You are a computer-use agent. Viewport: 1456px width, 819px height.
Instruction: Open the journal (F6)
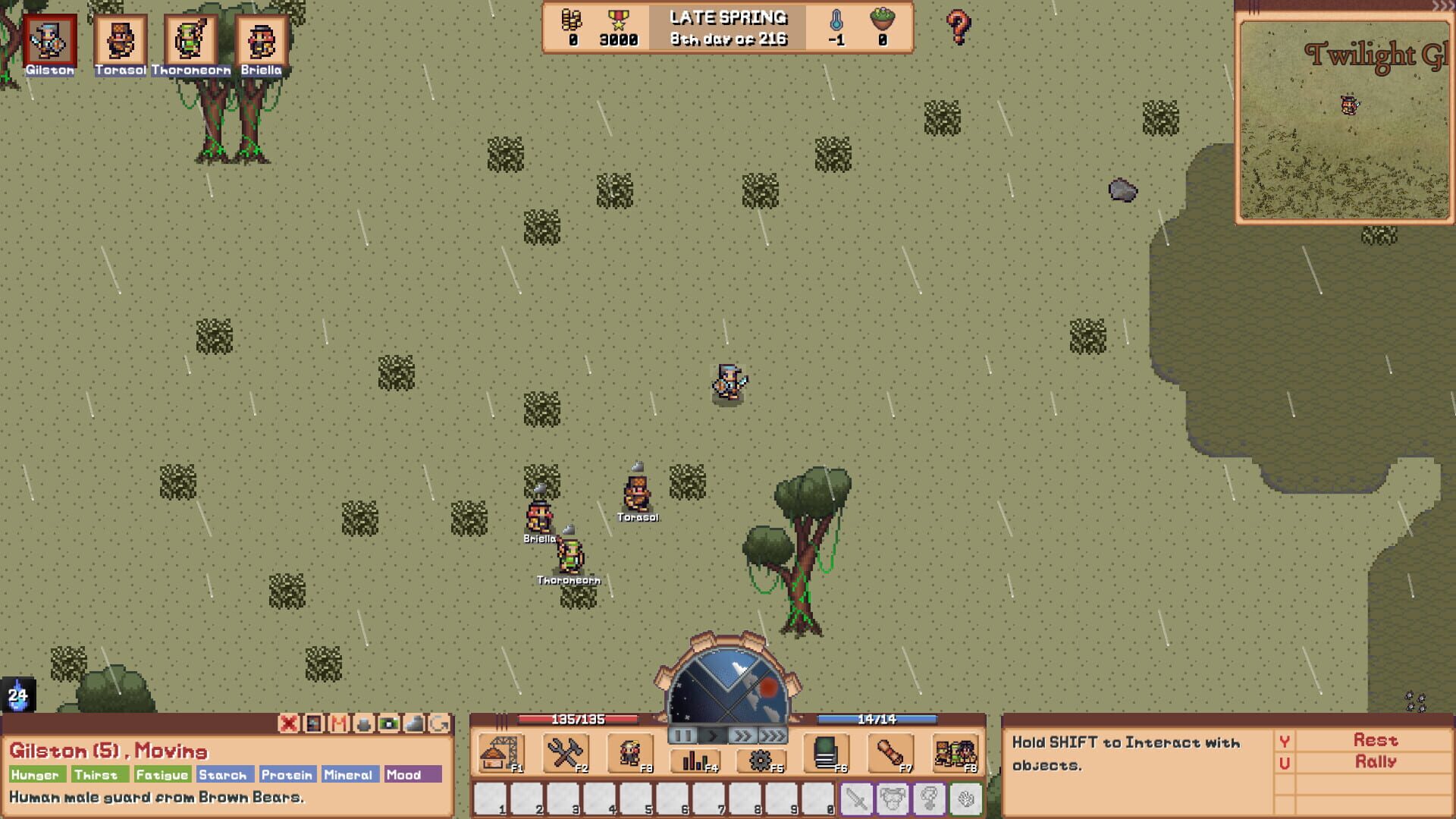click(x=827, y=755)
